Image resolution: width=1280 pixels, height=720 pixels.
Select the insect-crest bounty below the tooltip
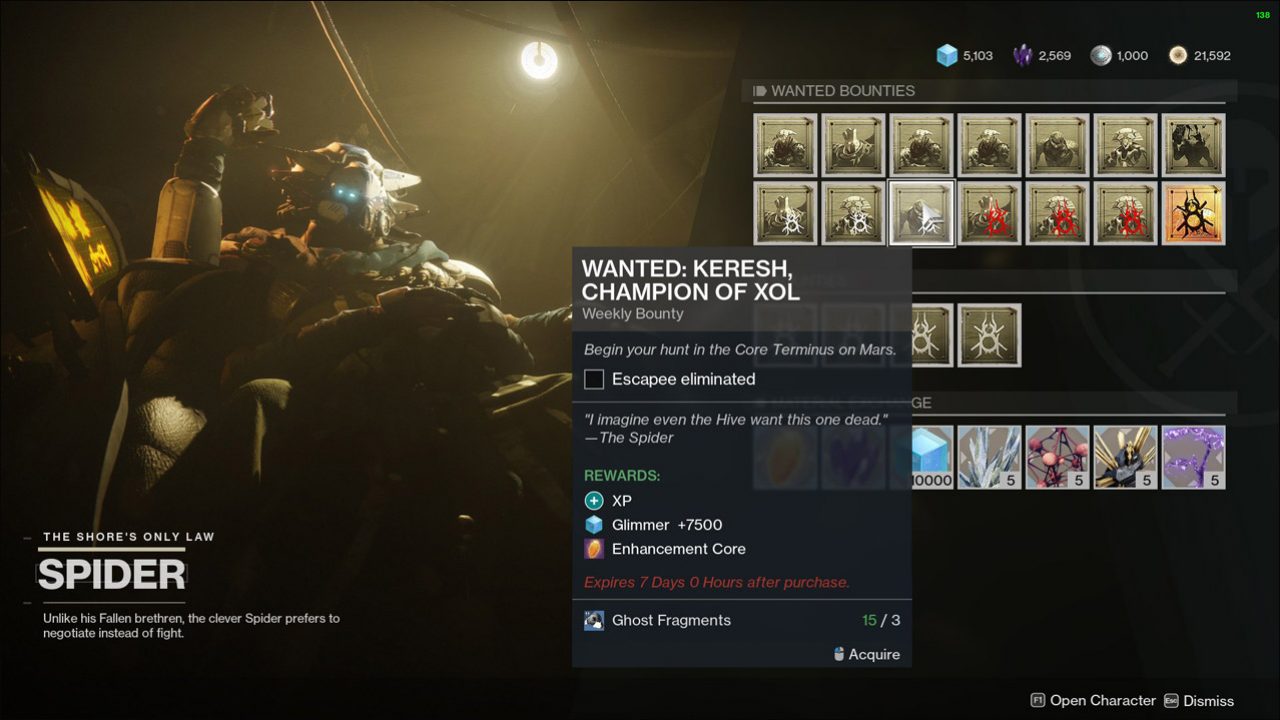tap(989, 336)
